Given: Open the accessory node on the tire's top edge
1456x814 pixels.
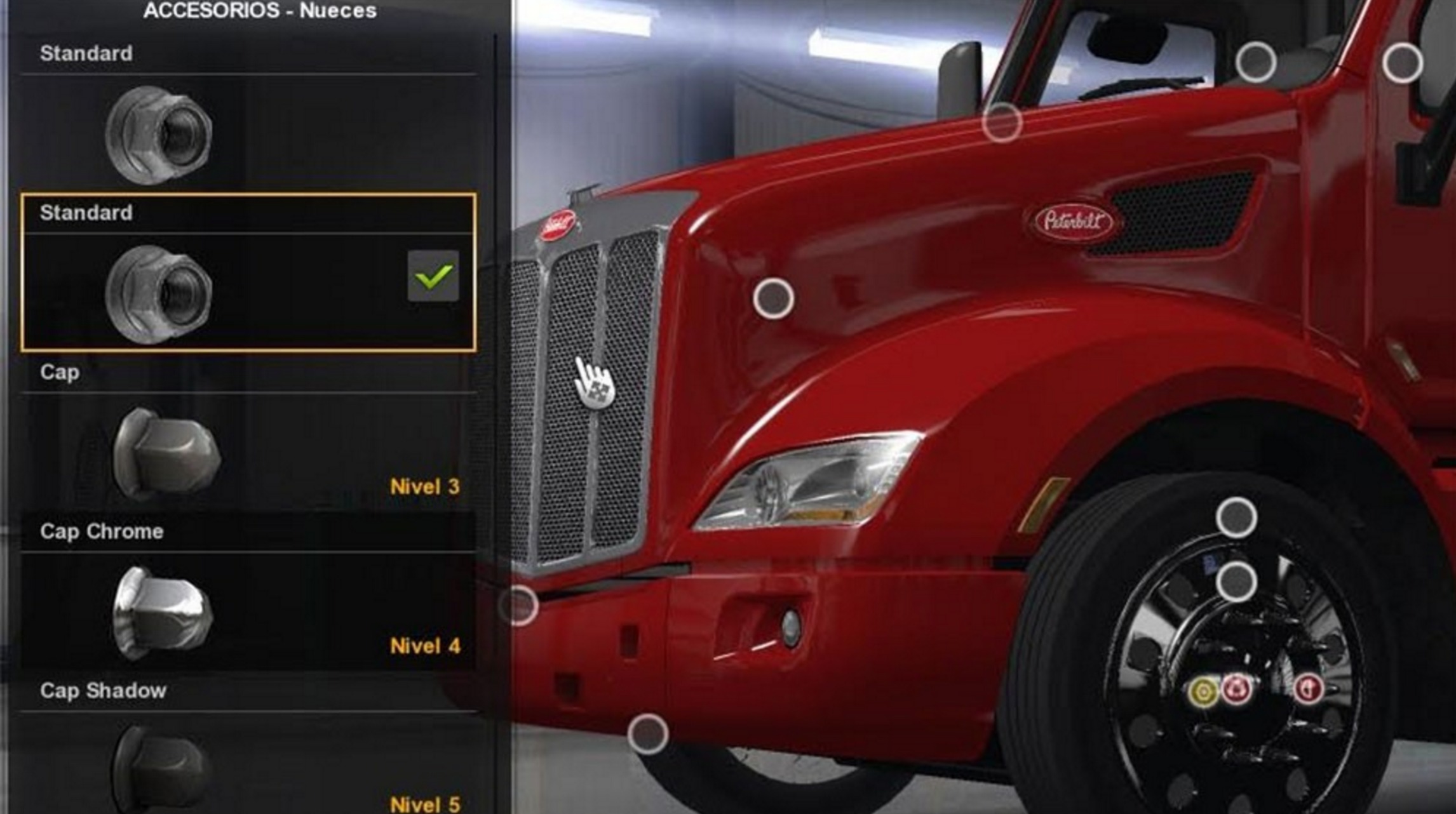Looking at the screenshot, I should point(1236,517).
